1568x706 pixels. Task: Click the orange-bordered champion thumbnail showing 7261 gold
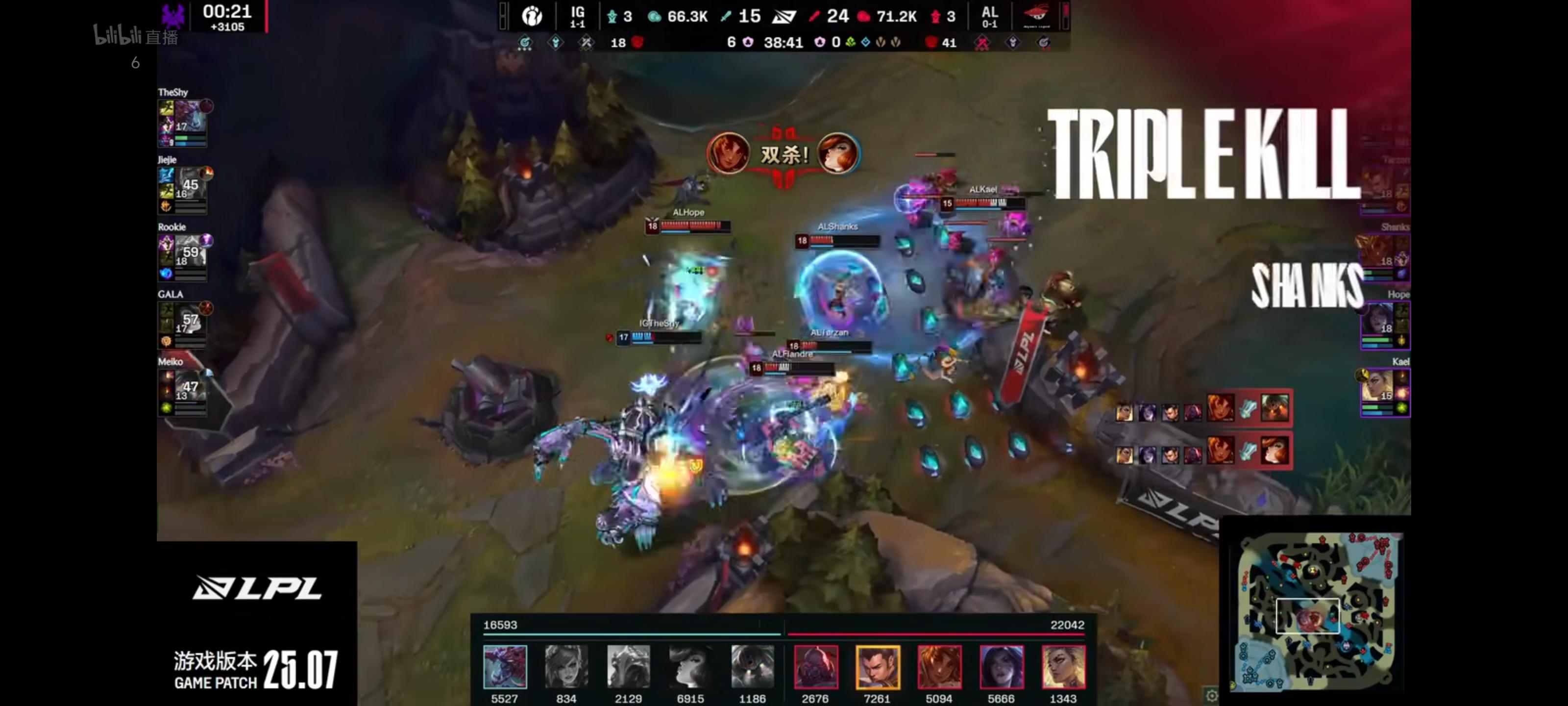pyautogui.click(x=879, y=669)
